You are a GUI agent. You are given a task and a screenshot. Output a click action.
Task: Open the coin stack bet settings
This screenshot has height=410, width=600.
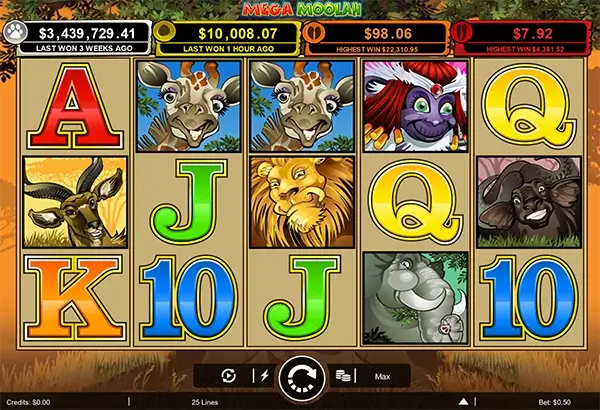pos(343,377)
